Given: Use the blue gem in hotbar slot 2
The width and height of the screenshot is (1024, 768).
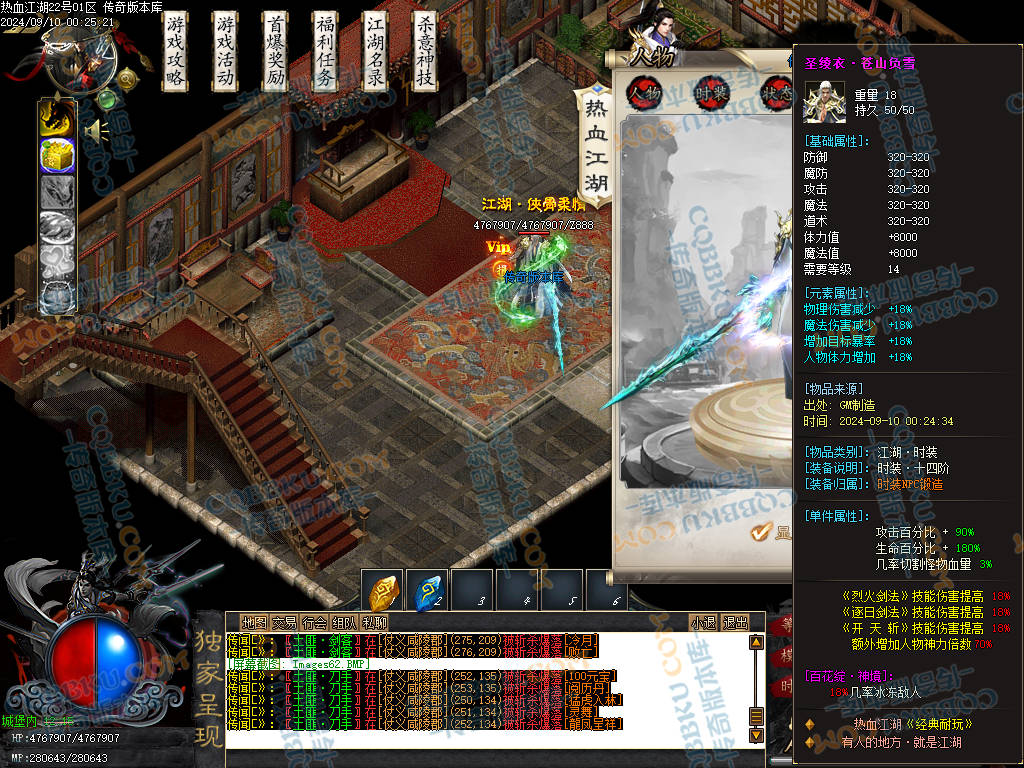Looking at the screenshot, I should tap(430, 591).
